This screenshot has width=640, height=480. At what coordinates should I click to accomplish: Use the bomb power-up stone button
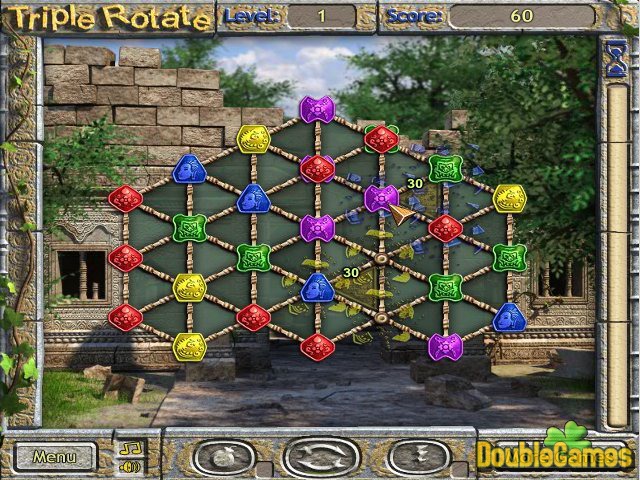tap(224, 457)
